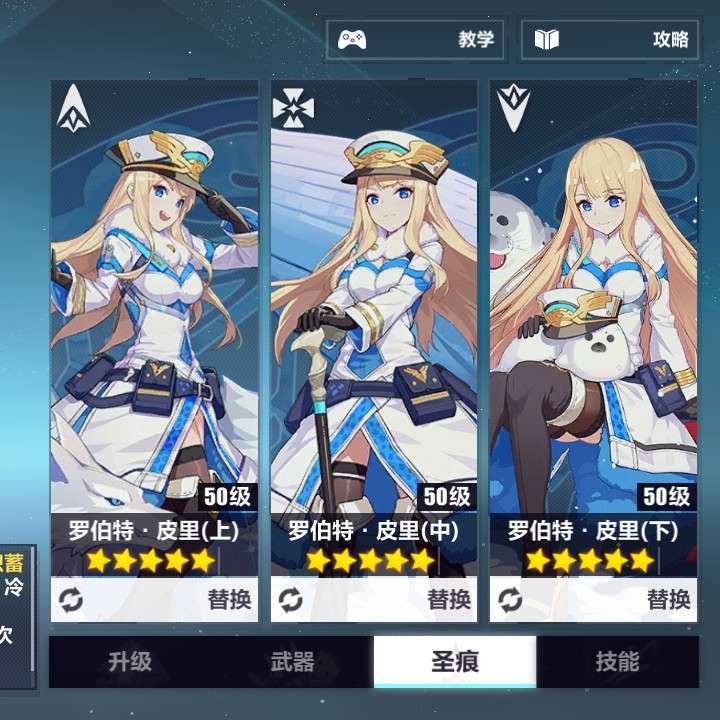Switch to the 圣痕 tab
This screenshot has height=720, width=720.
(455, 662)
